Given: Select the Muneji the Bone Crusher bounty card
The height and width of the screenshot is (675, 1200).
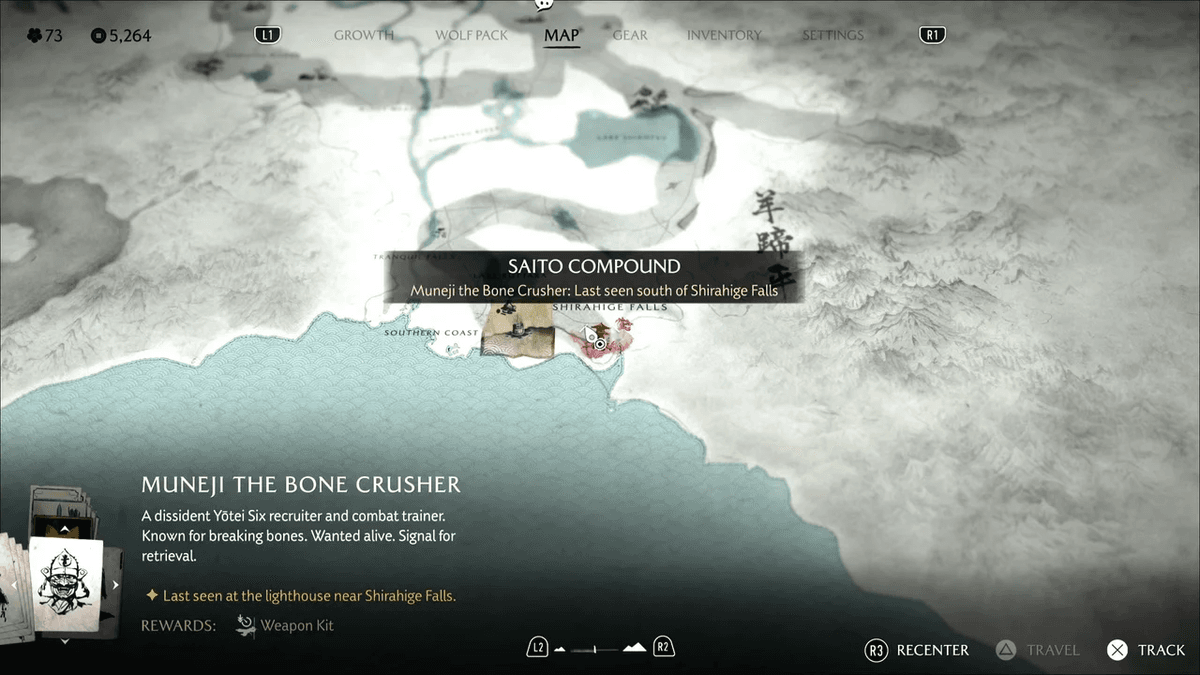Looking at the screenshot, I should [x=65, y=585].
